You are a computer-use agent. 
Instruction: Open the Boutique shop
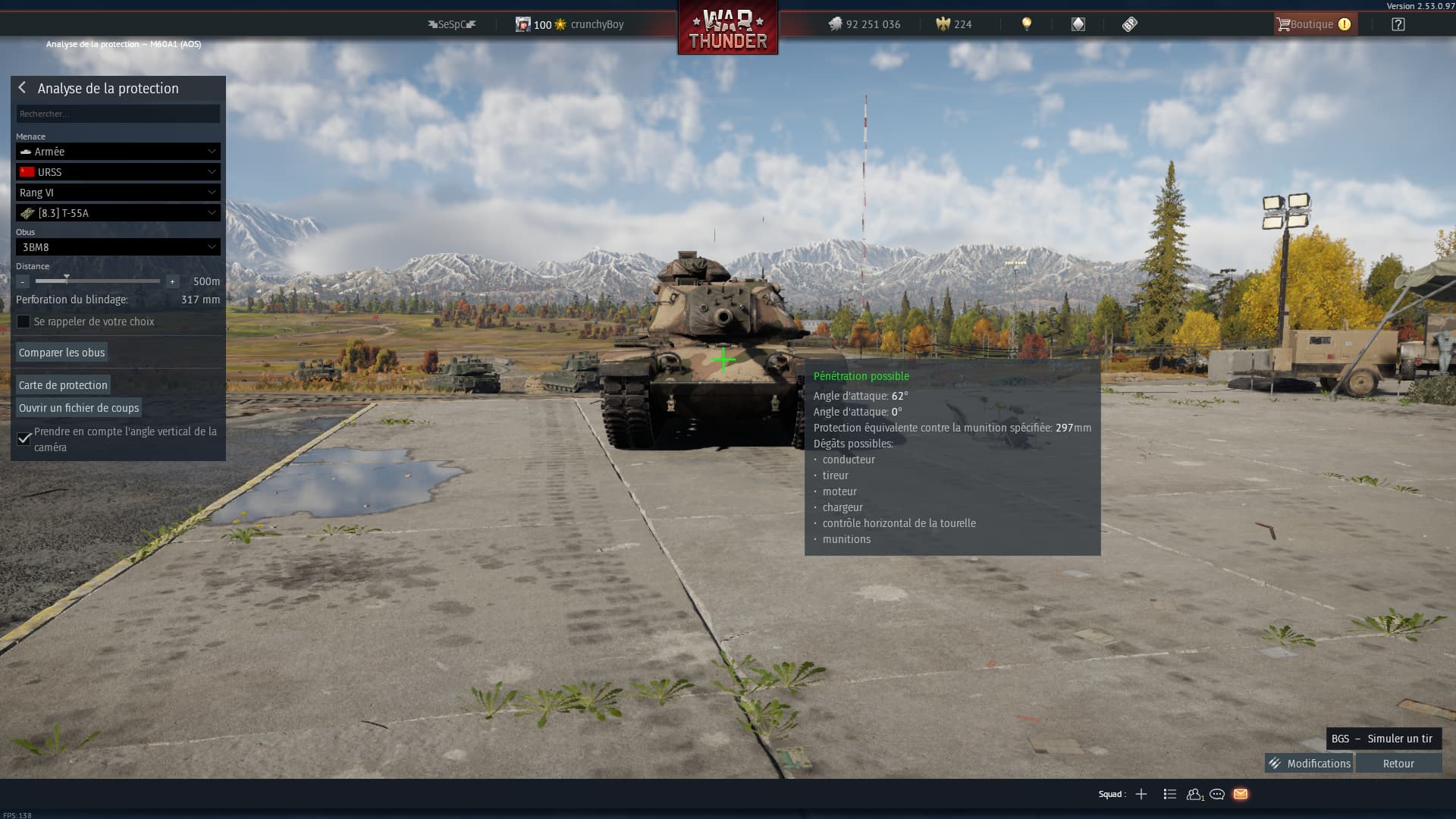tap(1314, 24)
